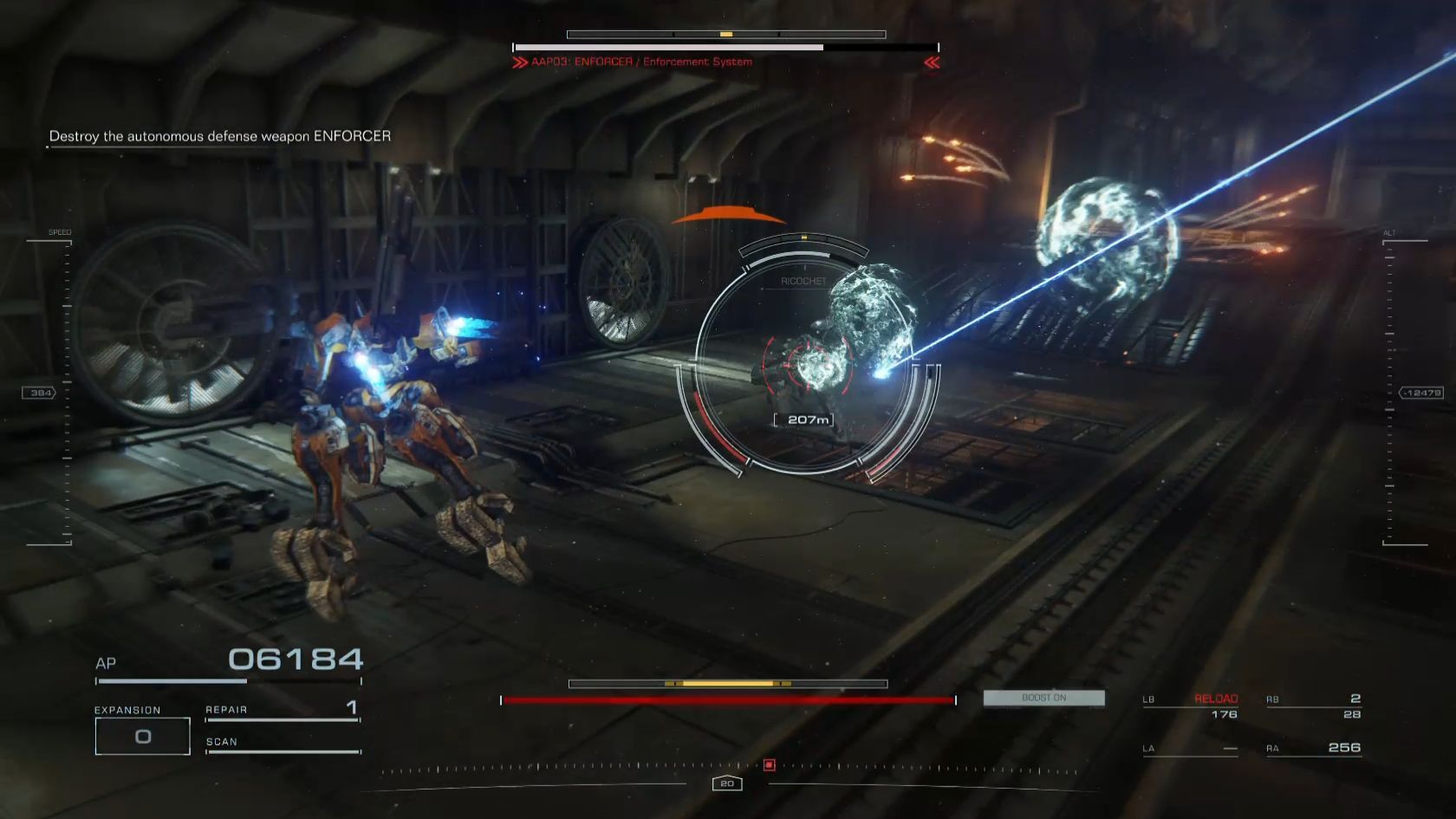The image size is (1456, 819).
Task: Choose the RB weapon slot
Action: tap(1314, 706)
